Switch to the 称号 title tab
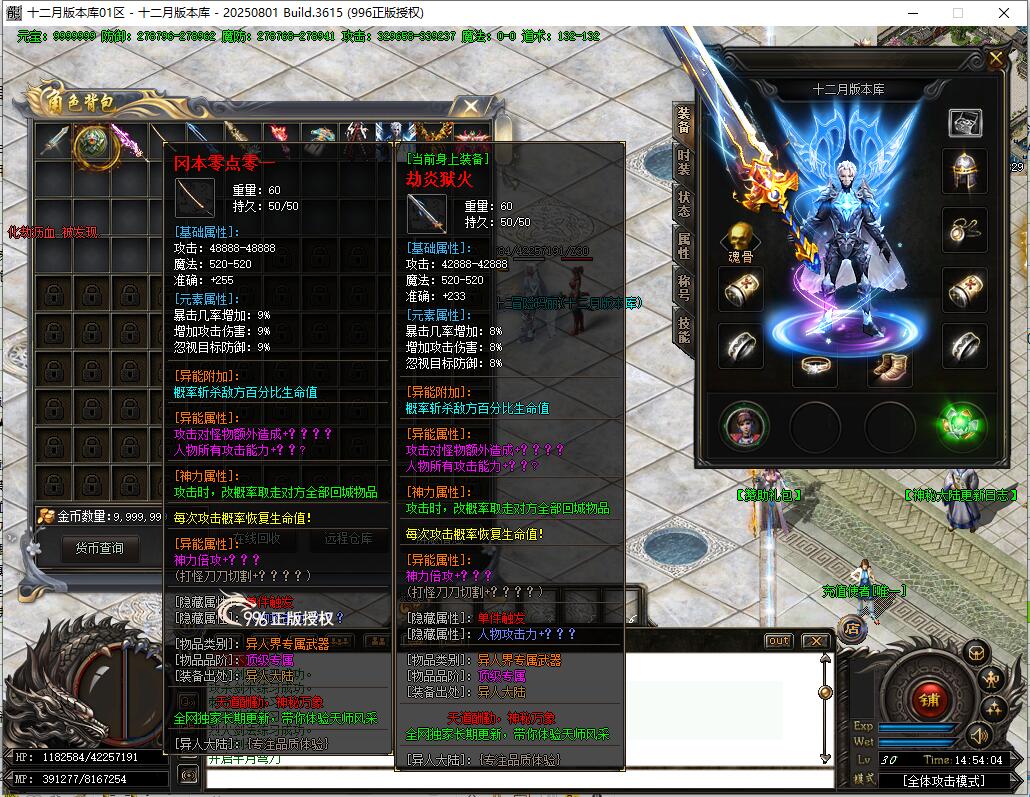 pos(684,288)
